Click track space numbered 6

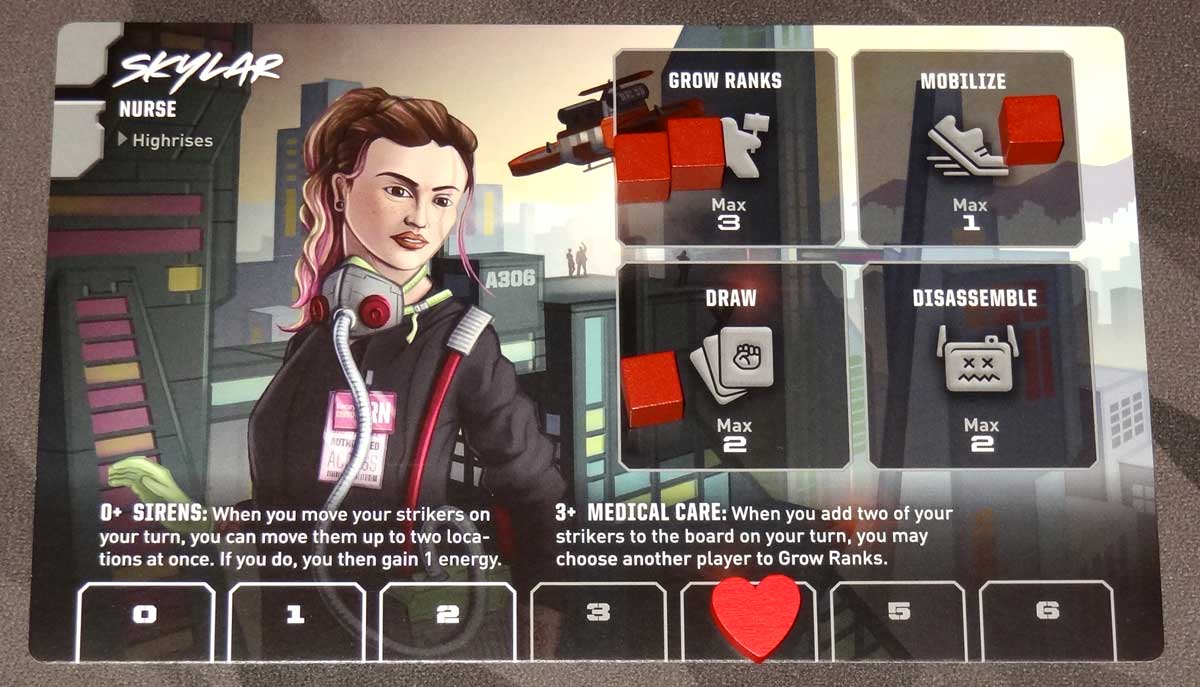(1046, 611)
